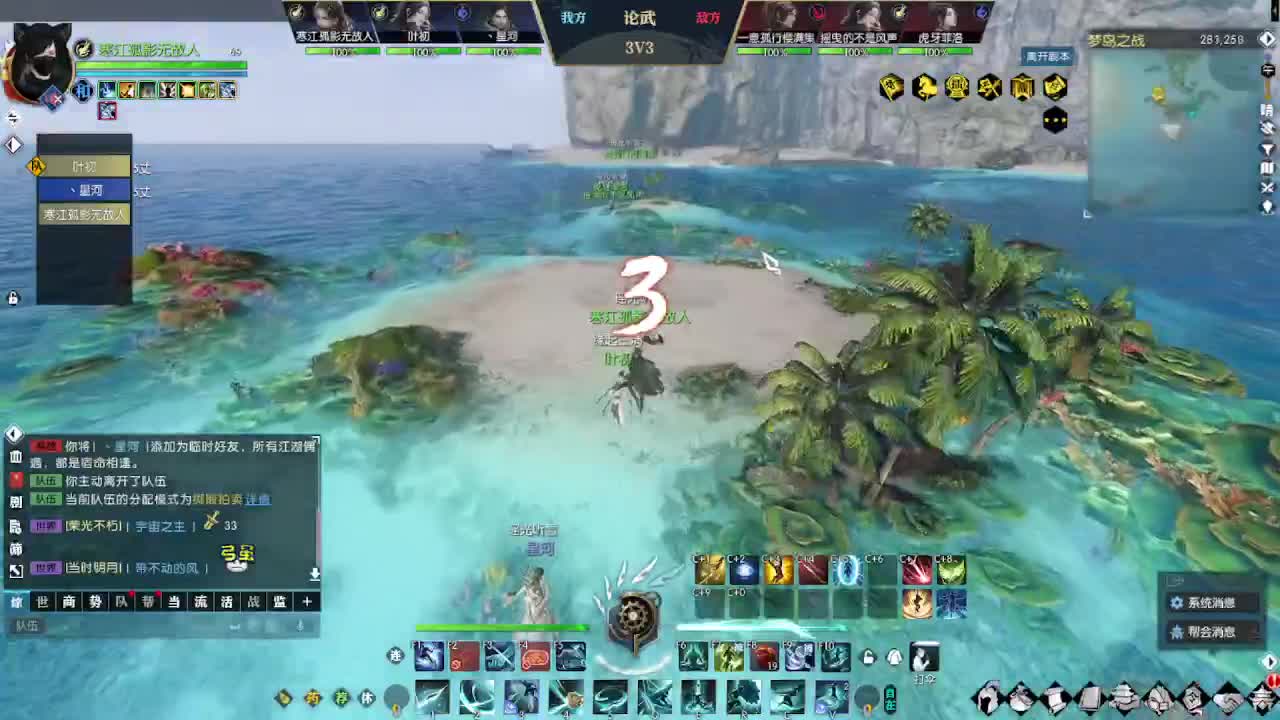
Task: Switch to the 敌方 enemy team tab
Action: pos(708,16)
